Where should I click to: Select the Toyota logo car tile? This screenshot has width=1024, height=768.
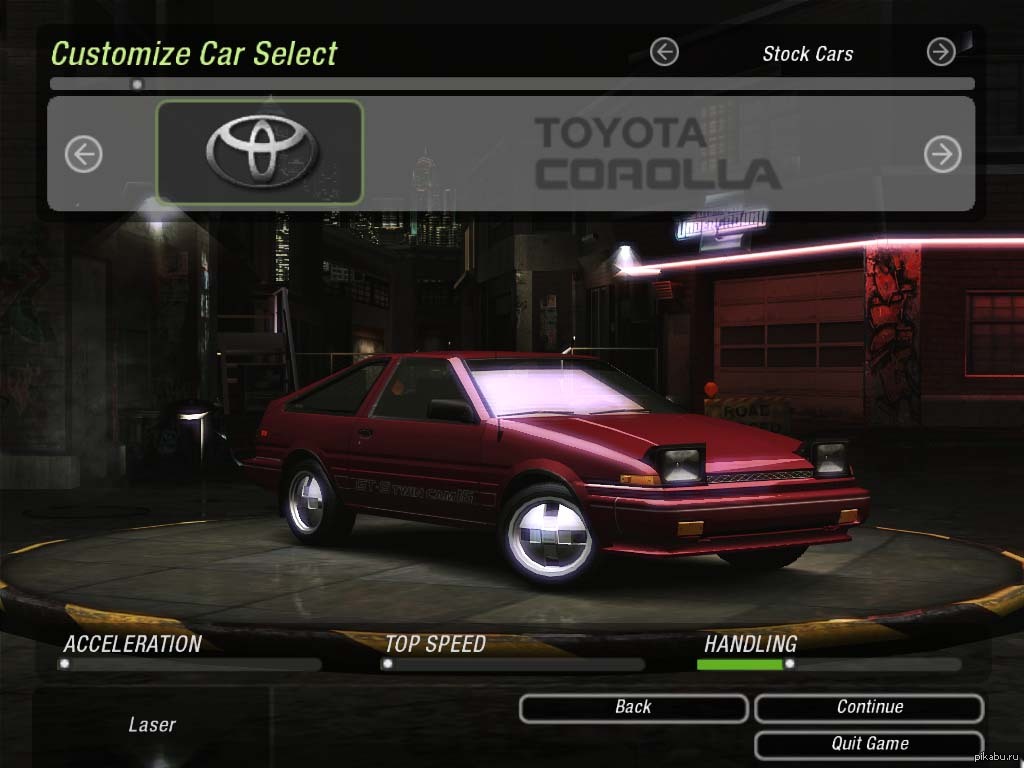[x=260, y=153]
